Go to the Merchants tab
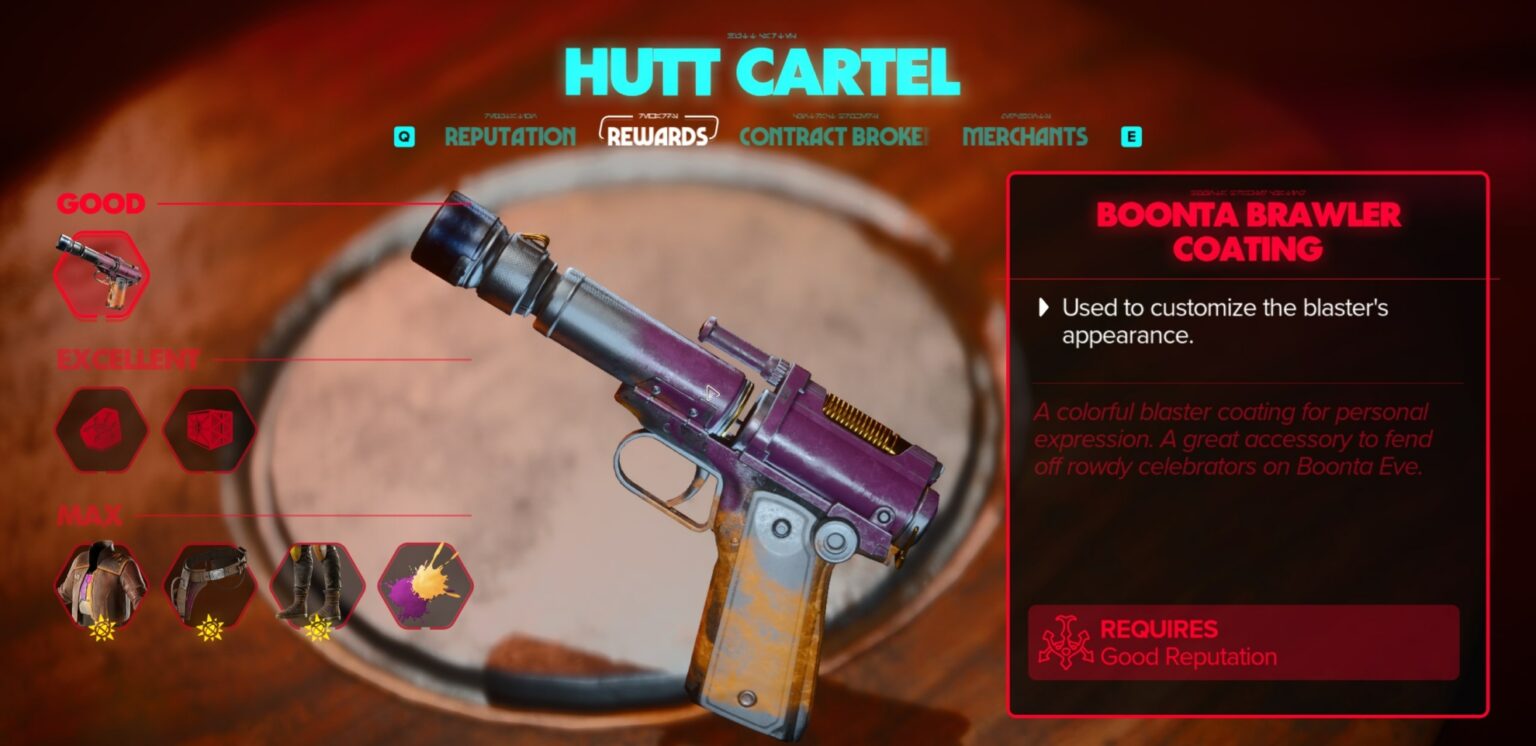This screenshot has width=1536, height=746. 1024,137
